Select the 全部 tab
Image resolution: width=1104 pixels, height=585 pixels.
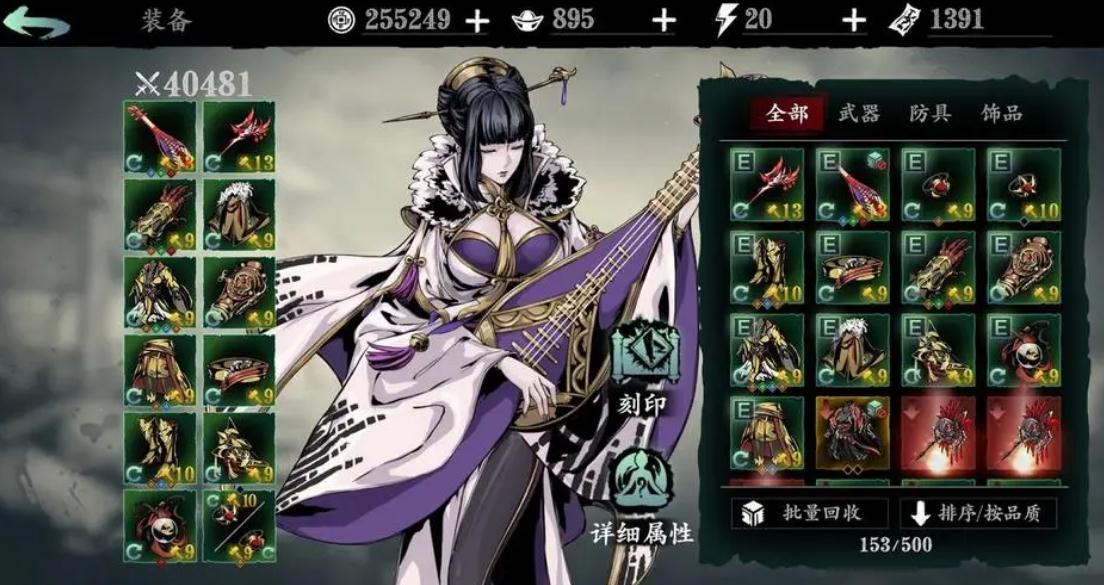point(786,113)
